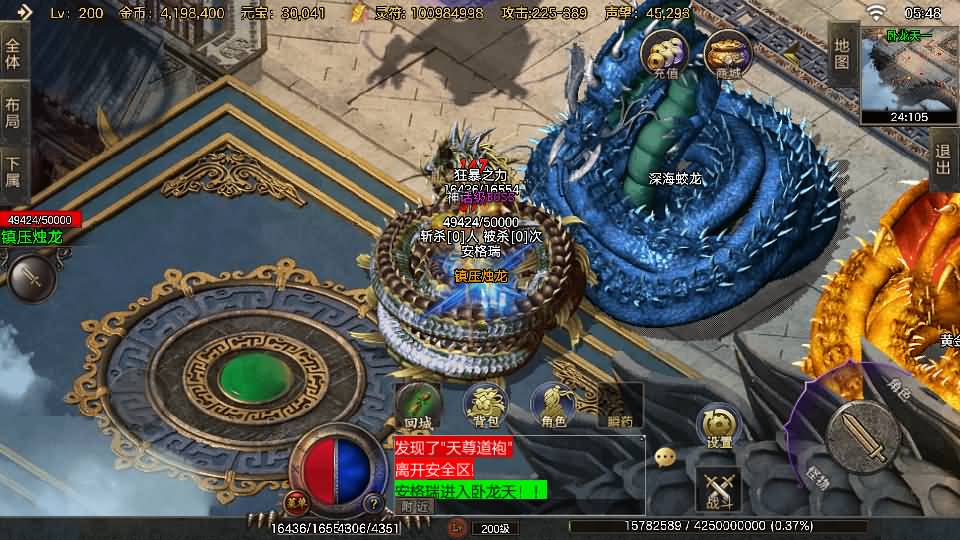Open chat via the yellow speech bubble

665,457
